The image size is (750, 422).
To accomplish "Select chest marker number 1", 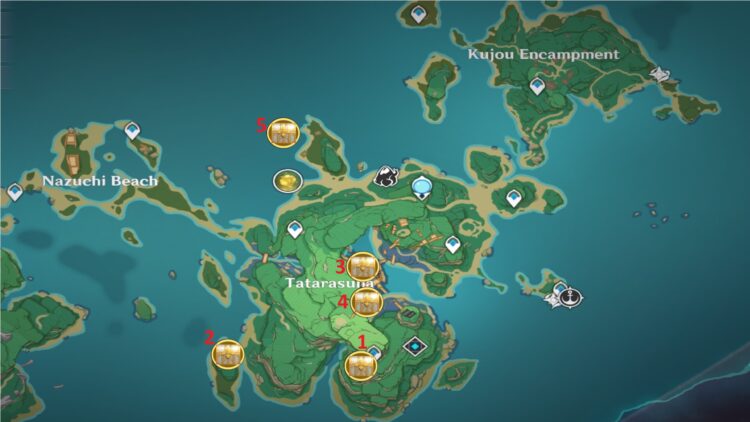I will [x=360, y=365].
